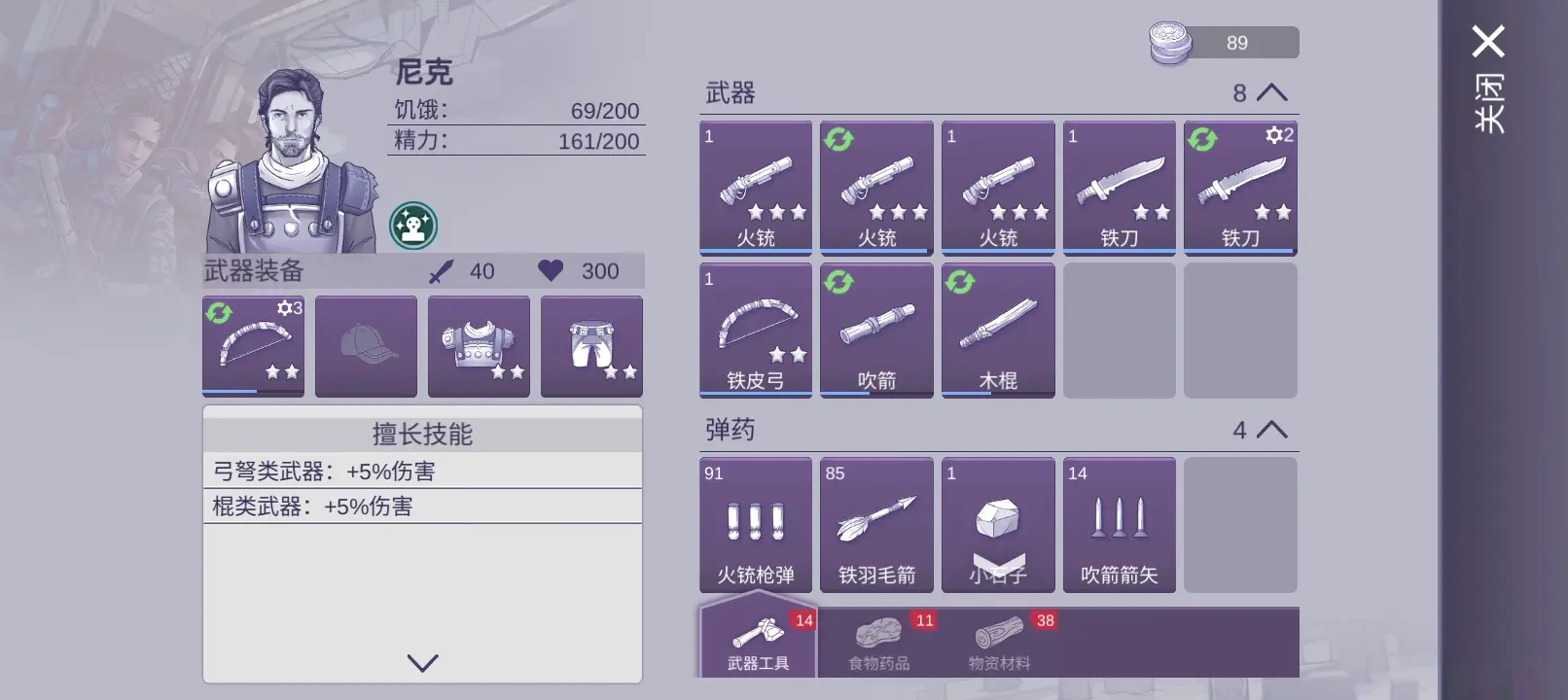This screenshot has height=700, width=1568.
Task: Select the 小石子 pebble ammo slot
Action: 998,525
